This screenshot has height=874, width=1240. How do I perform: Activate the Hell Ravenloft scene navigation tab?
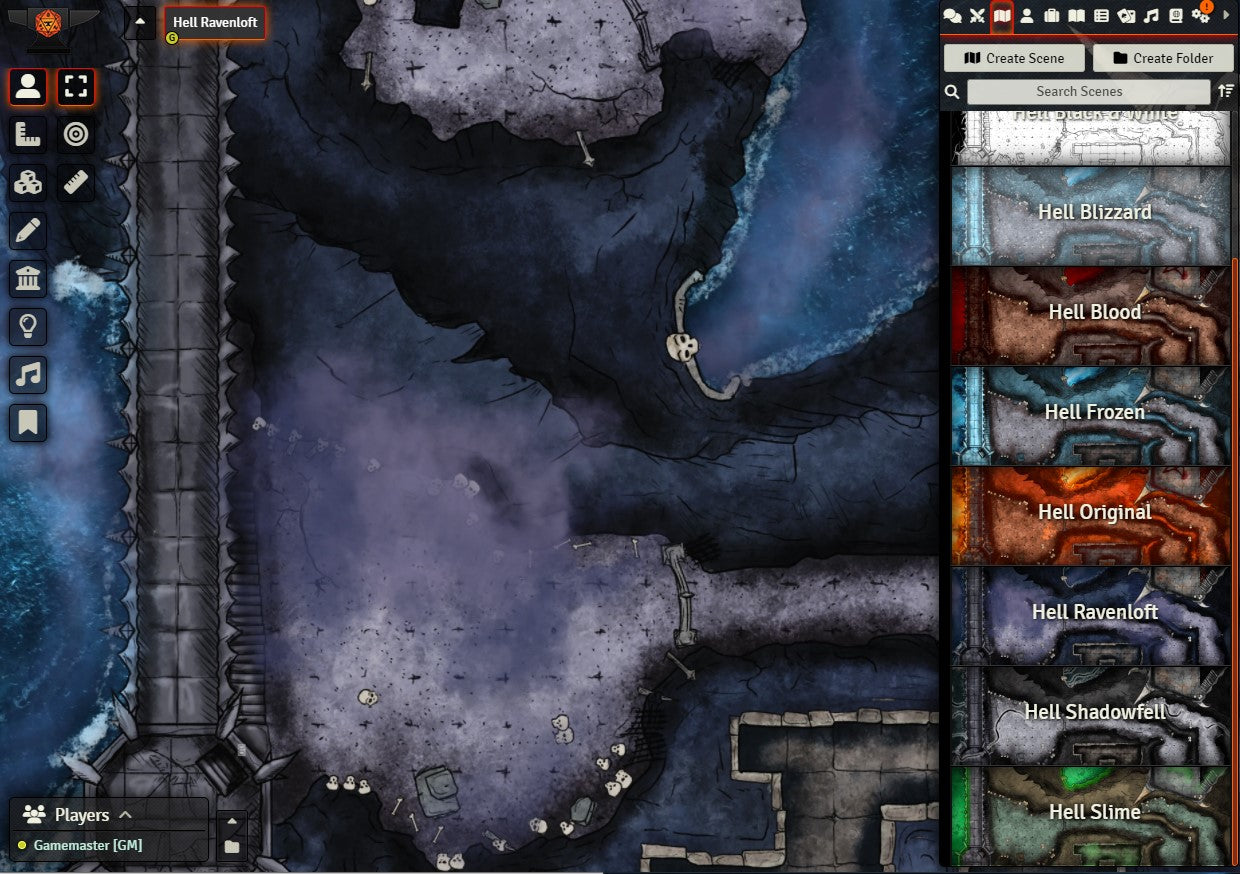[215, 22]
